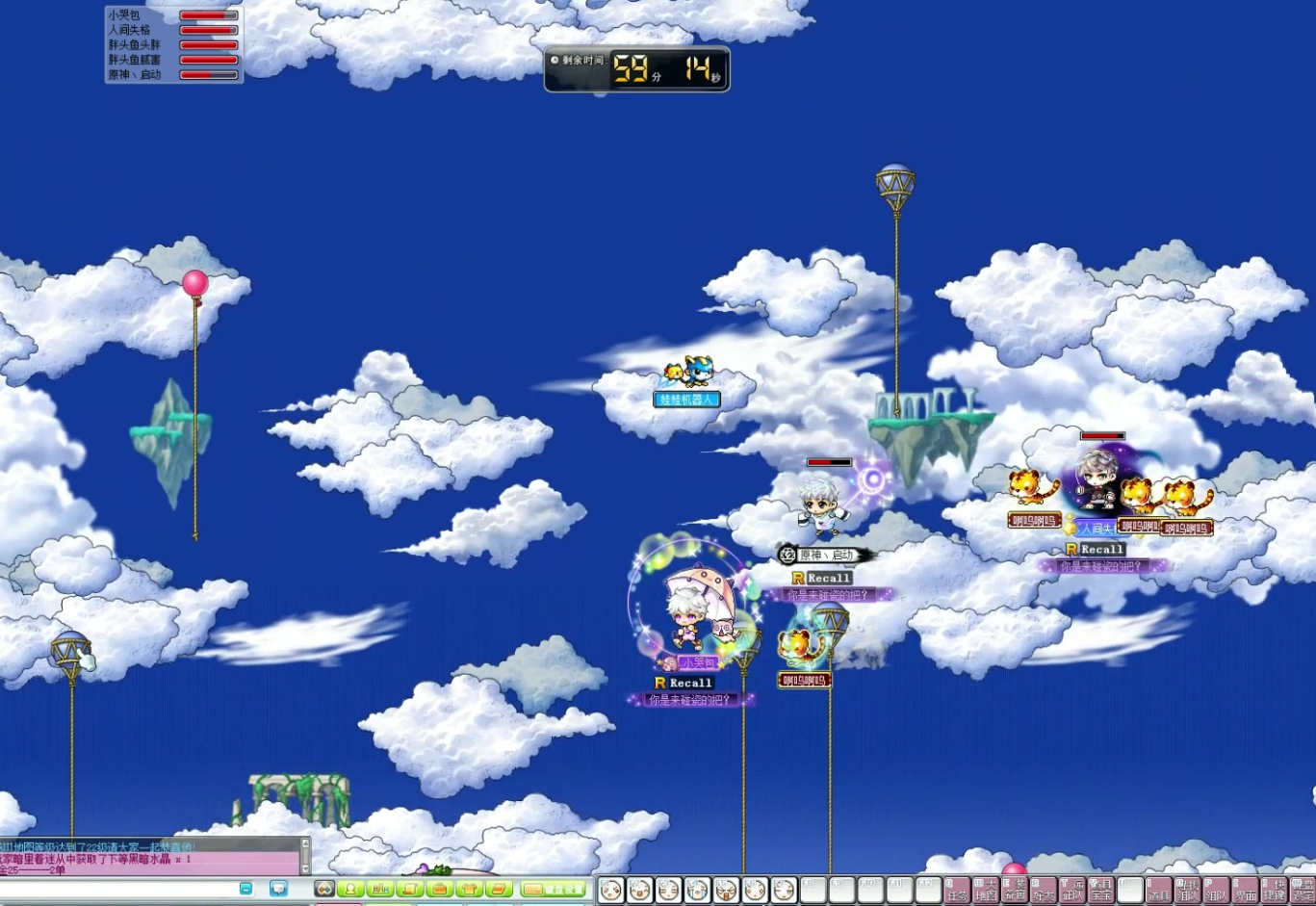Open the 远征队 expedition panel
Image resolution: width=1316 pixels, height=906 pixels.
coord(1074,890)
